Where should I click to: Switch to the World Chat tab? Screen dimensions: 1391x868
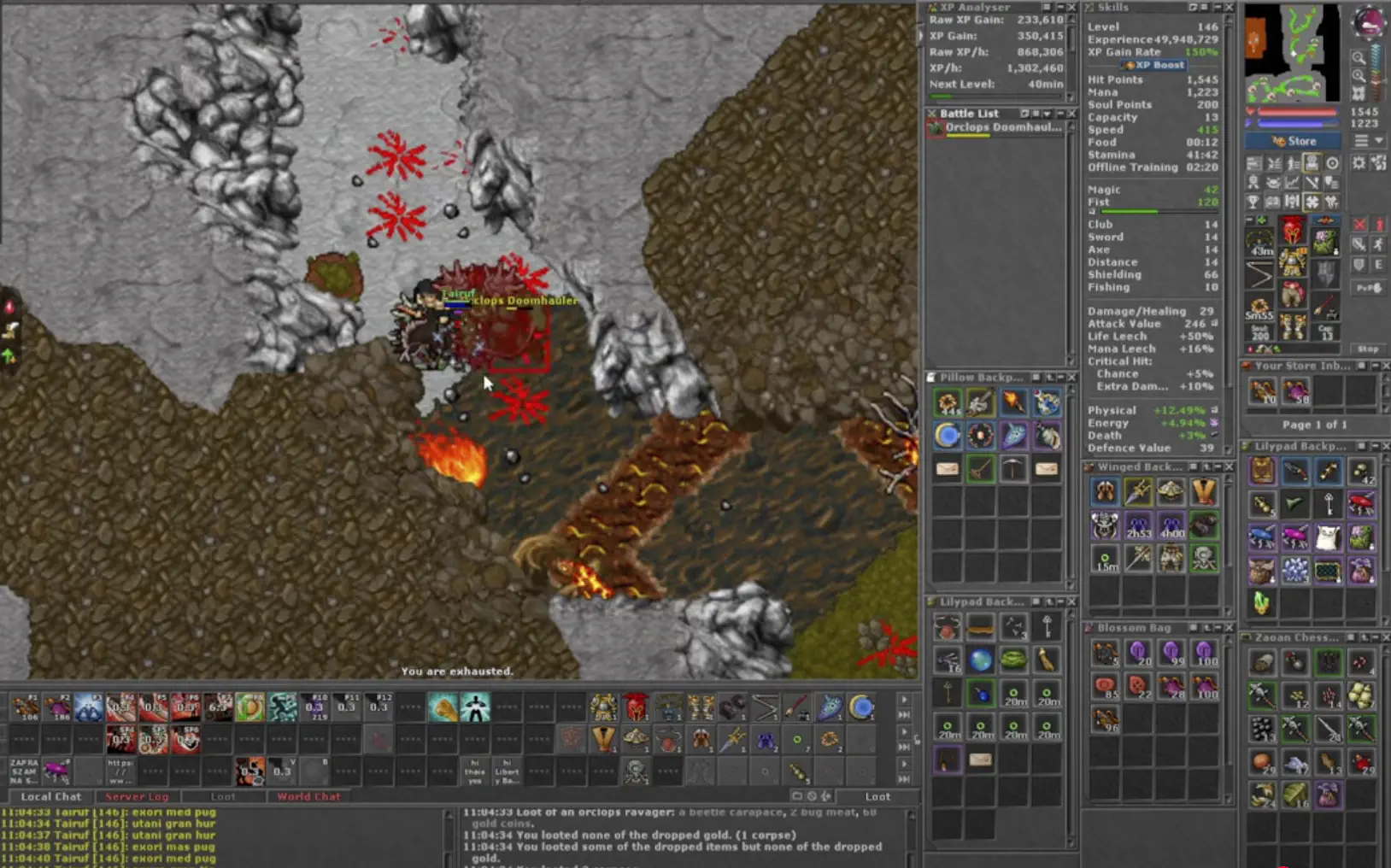[x=309, y=796]
